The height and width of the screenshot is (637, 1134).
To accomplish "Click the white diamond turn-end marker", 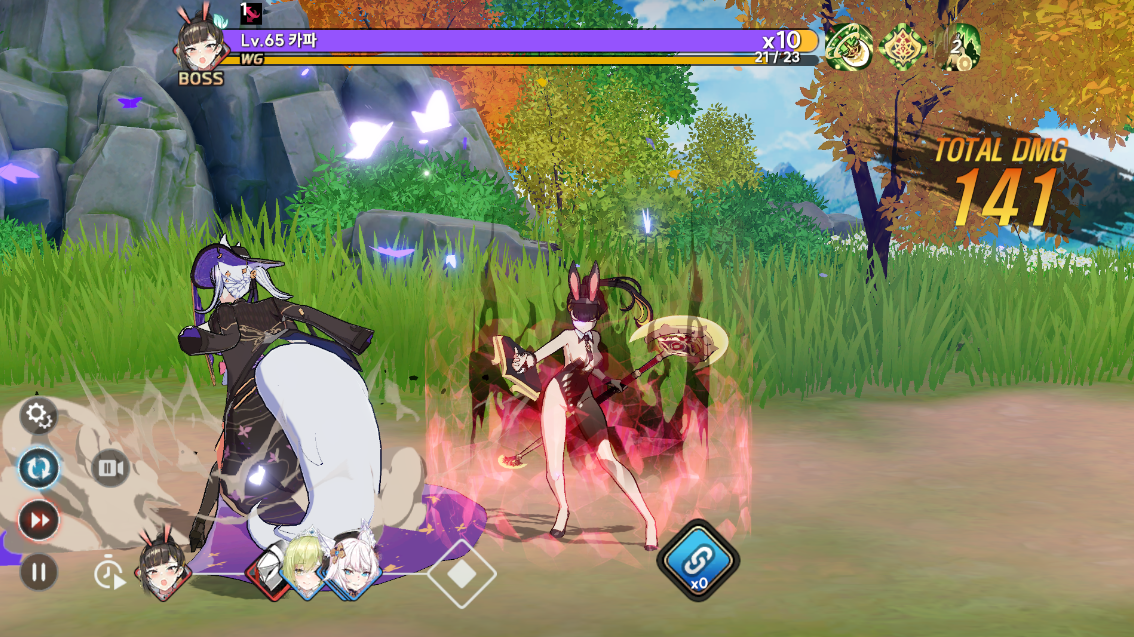I will point(462,574).
